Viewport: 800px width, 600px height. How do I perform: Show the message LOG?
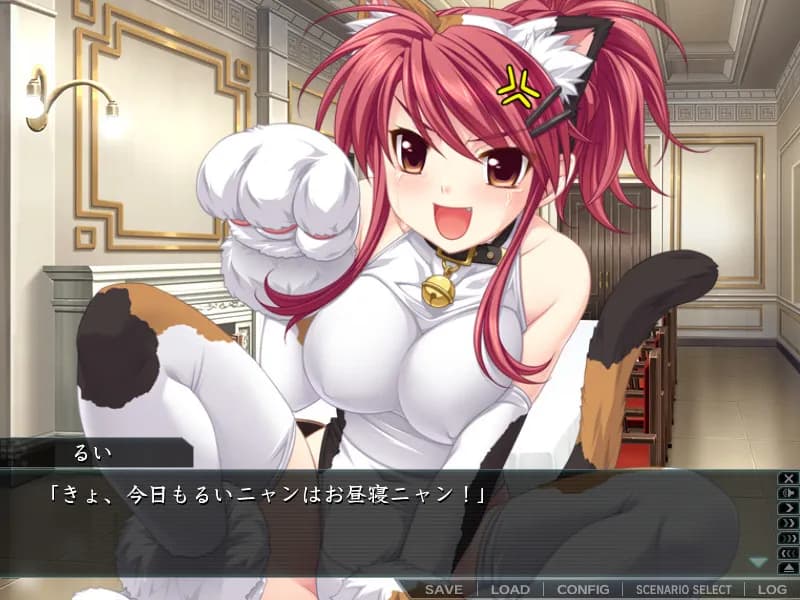point(772,589)
